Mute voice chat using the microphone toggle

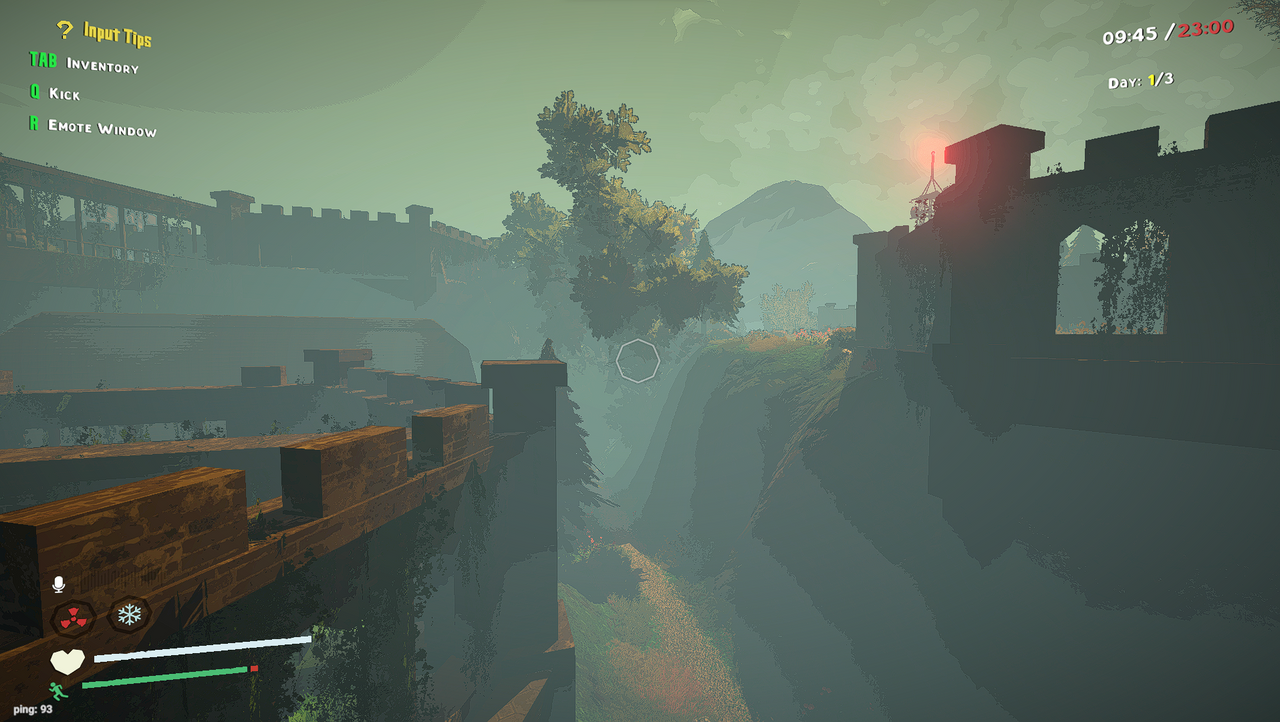pos(57,586)
